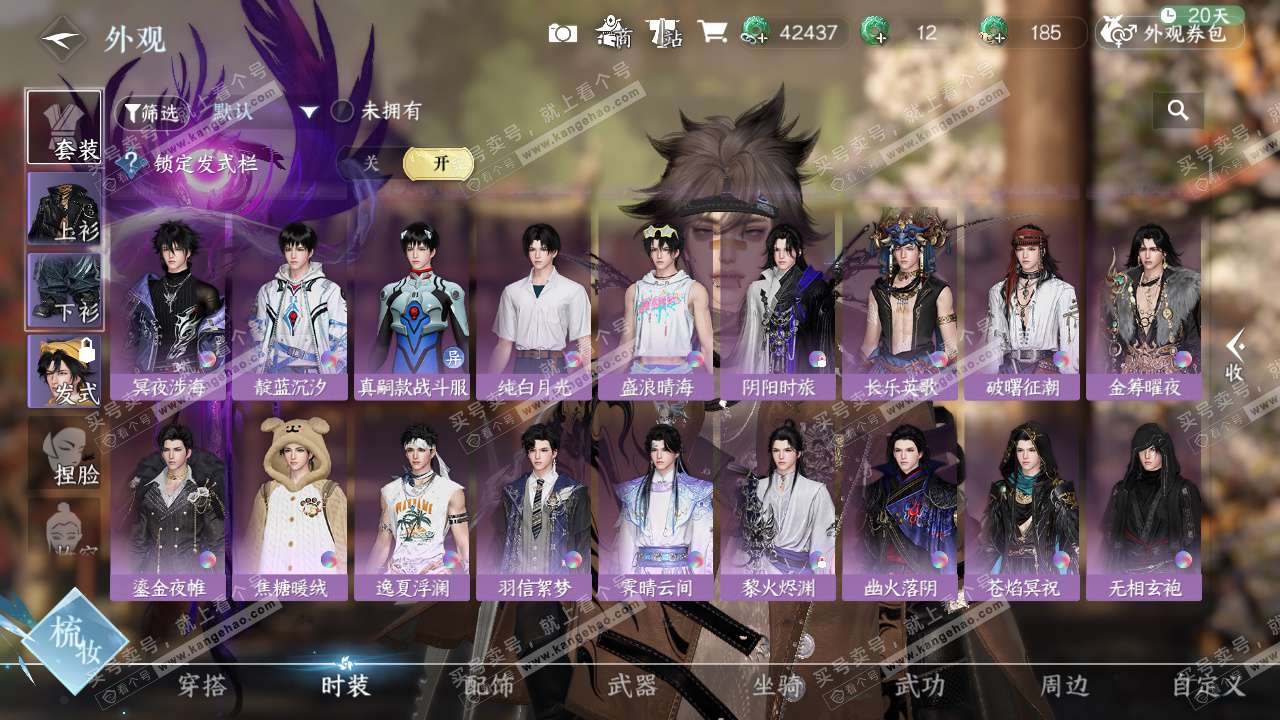1280x720 pixels.
Task: Open the 筛选 filter button
Action: pyautogui.click(x=152, y=112)
